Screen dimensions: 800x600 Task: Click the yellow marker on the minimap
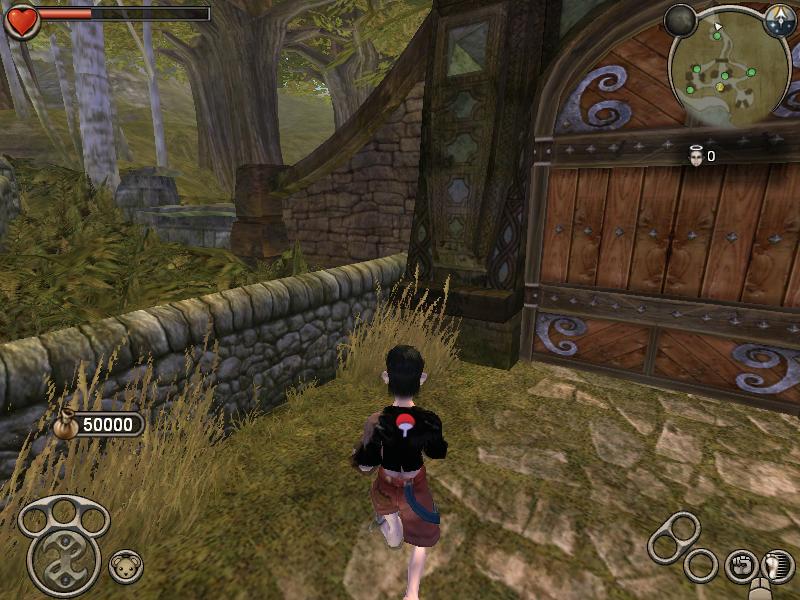(720, 87)
